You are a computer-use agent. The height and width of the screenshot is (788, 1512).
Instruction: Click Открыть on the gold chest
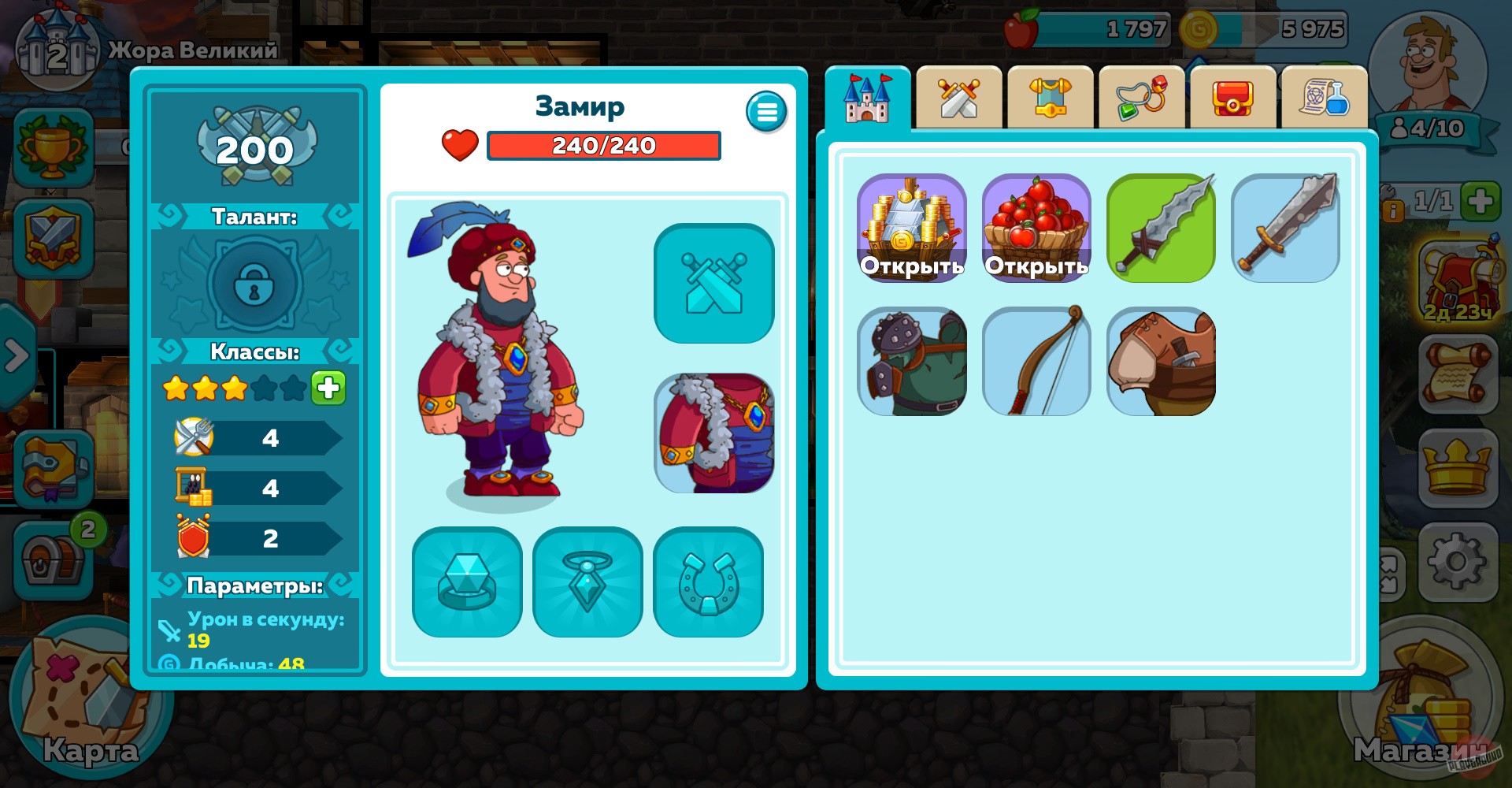coord(912,267)
